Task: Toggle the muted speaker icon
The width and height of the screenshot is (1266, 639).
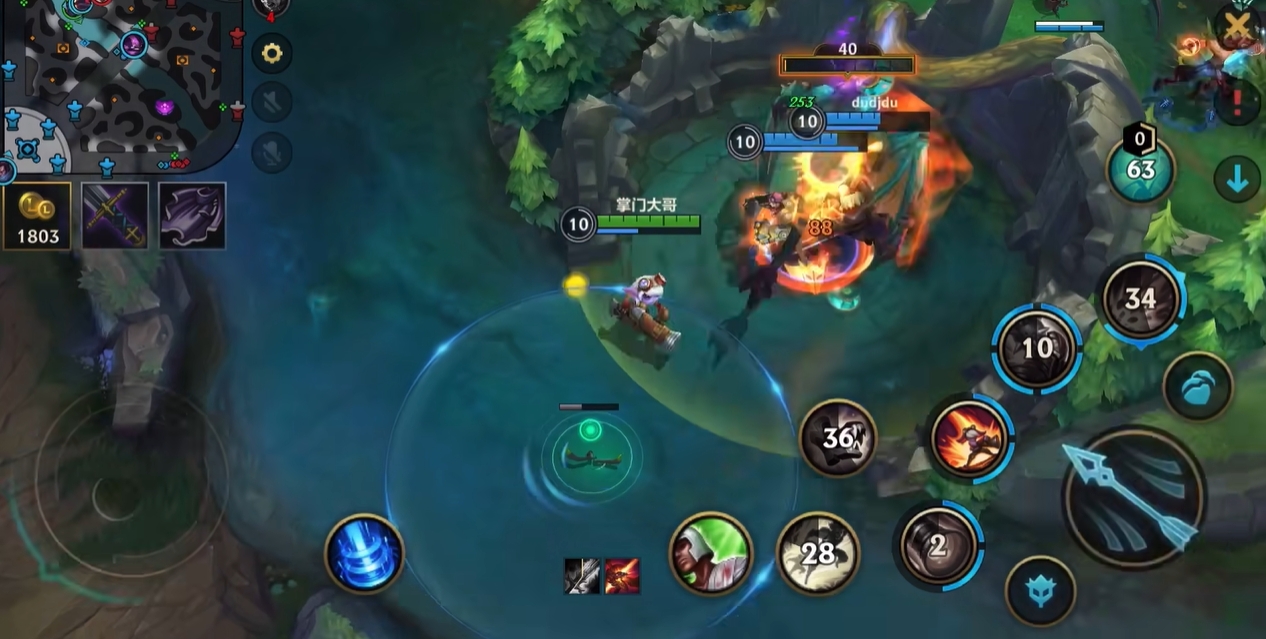Action: [271, 101]
